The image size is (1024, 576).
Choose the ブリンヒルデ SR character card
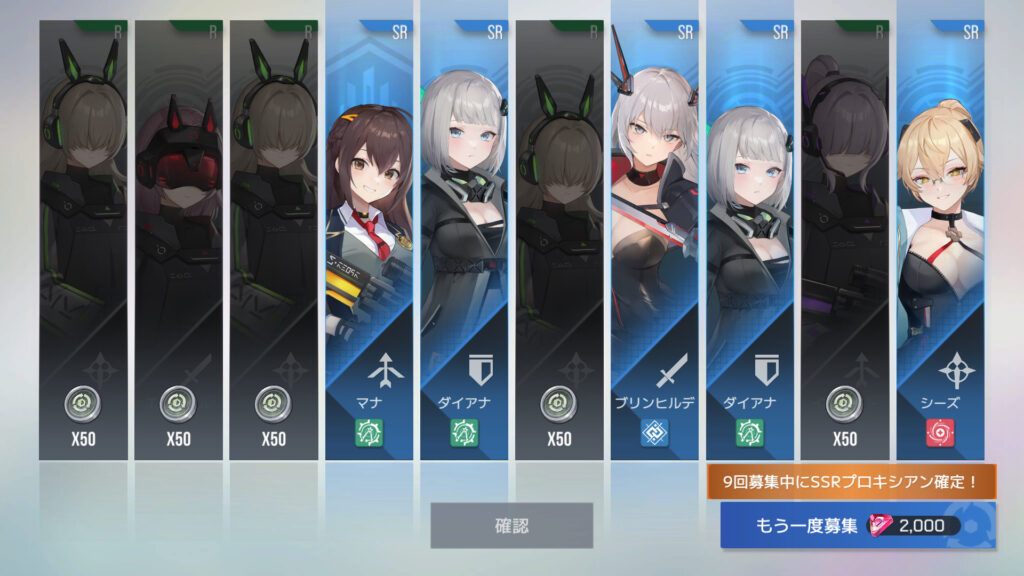[654, 240]
